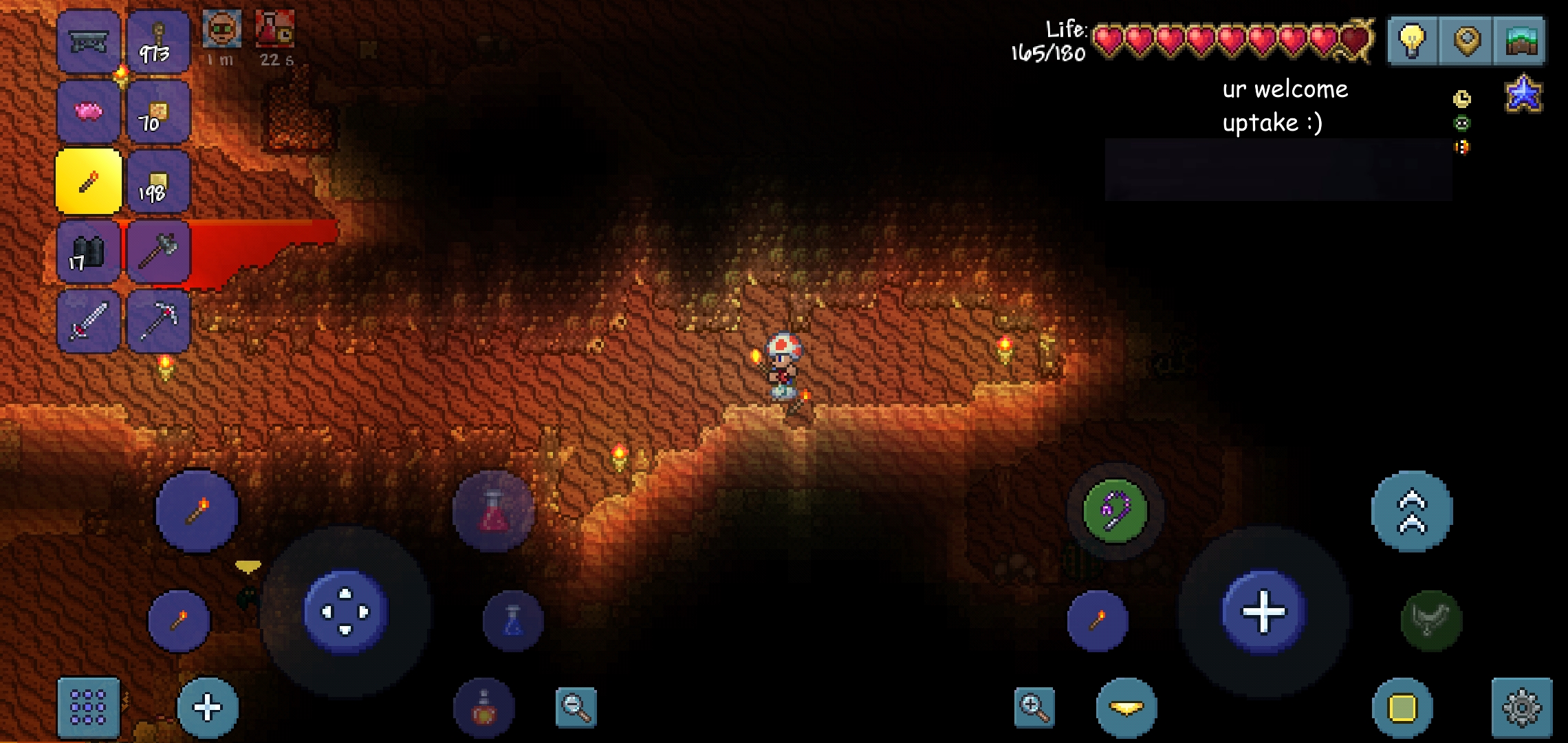Select the hammer from the hotbar
The height and width of the screenshot is (743, 1568).
click(158, 252)
